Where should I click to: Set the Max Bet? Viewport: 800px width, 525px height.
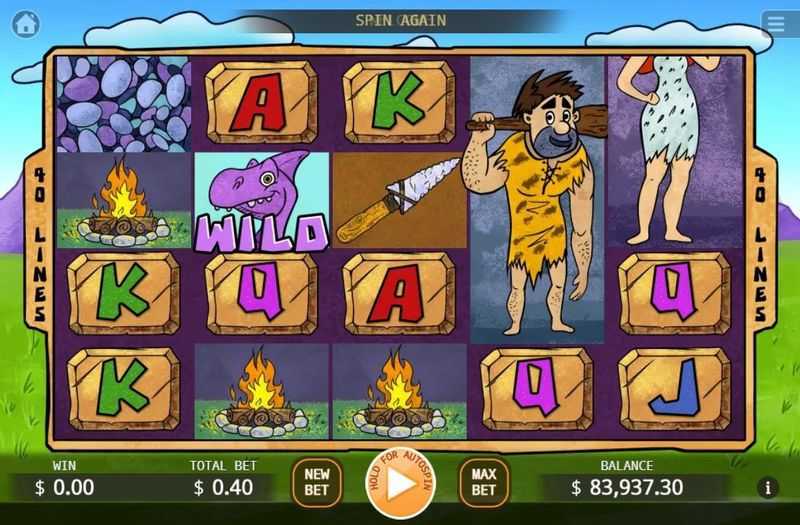[x=484, y=483]
